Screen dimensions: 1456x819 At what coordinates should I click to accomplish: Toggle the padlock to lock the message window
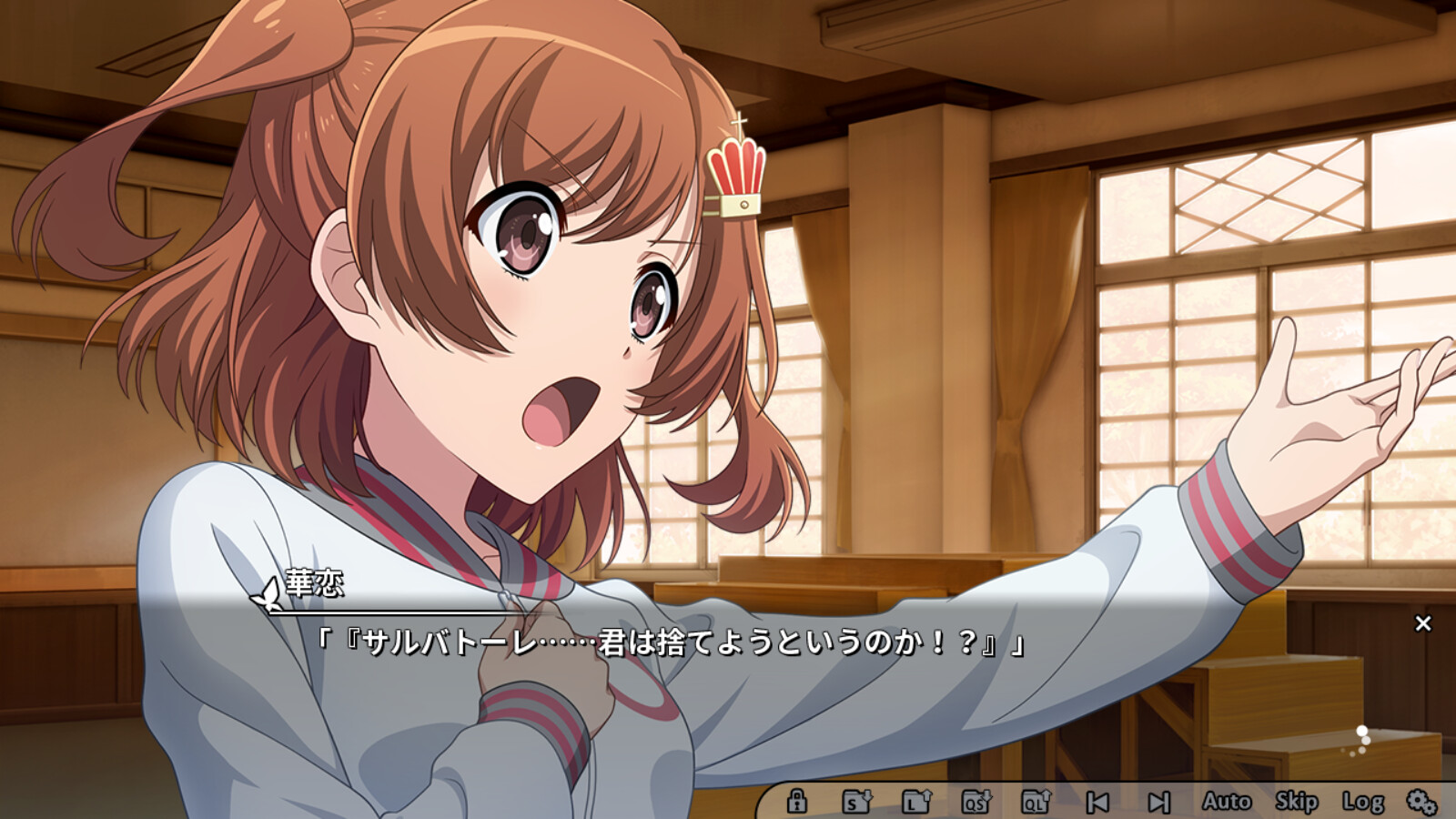click(x=799, y=802)
